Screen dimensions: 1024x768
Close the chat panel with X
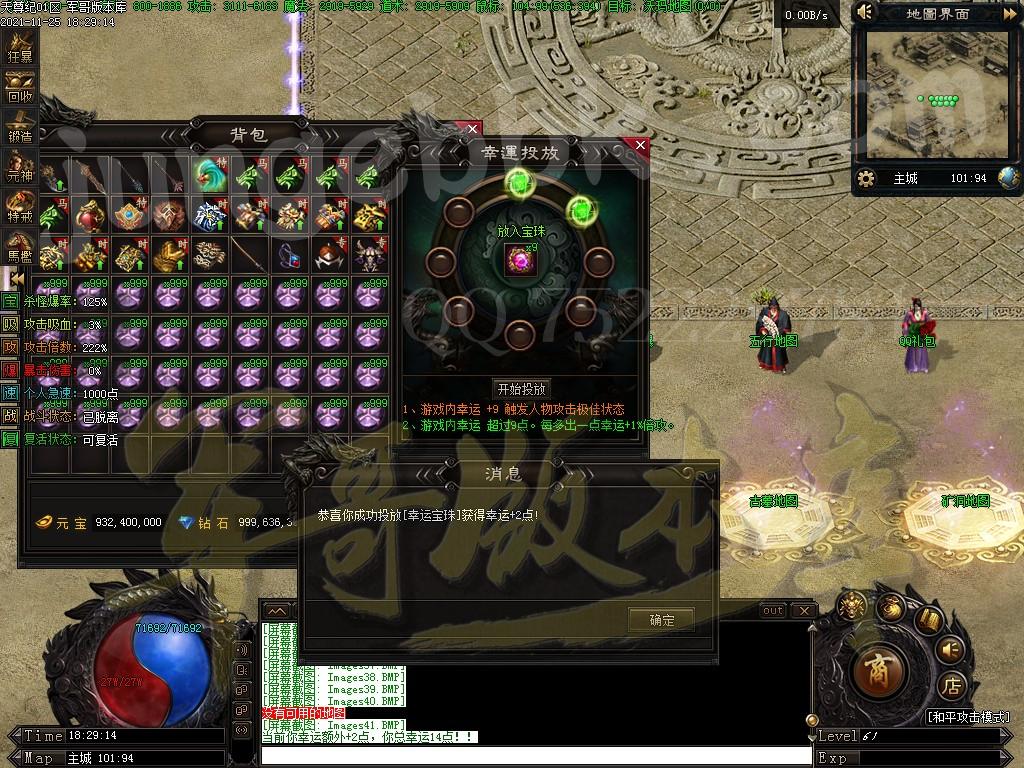[x=803, y=611]
